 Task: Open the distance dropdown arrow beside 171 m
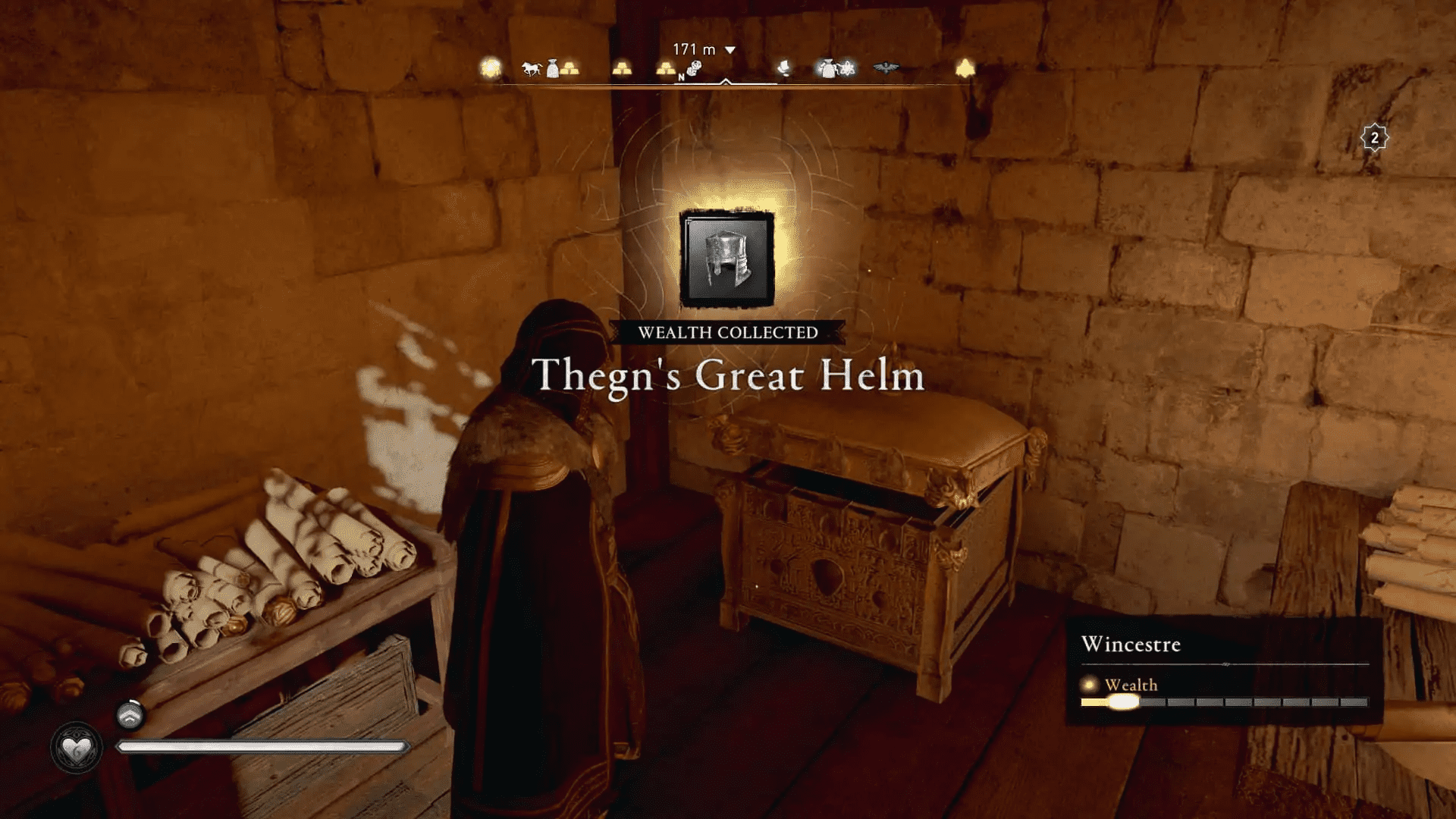coord(730,49)
